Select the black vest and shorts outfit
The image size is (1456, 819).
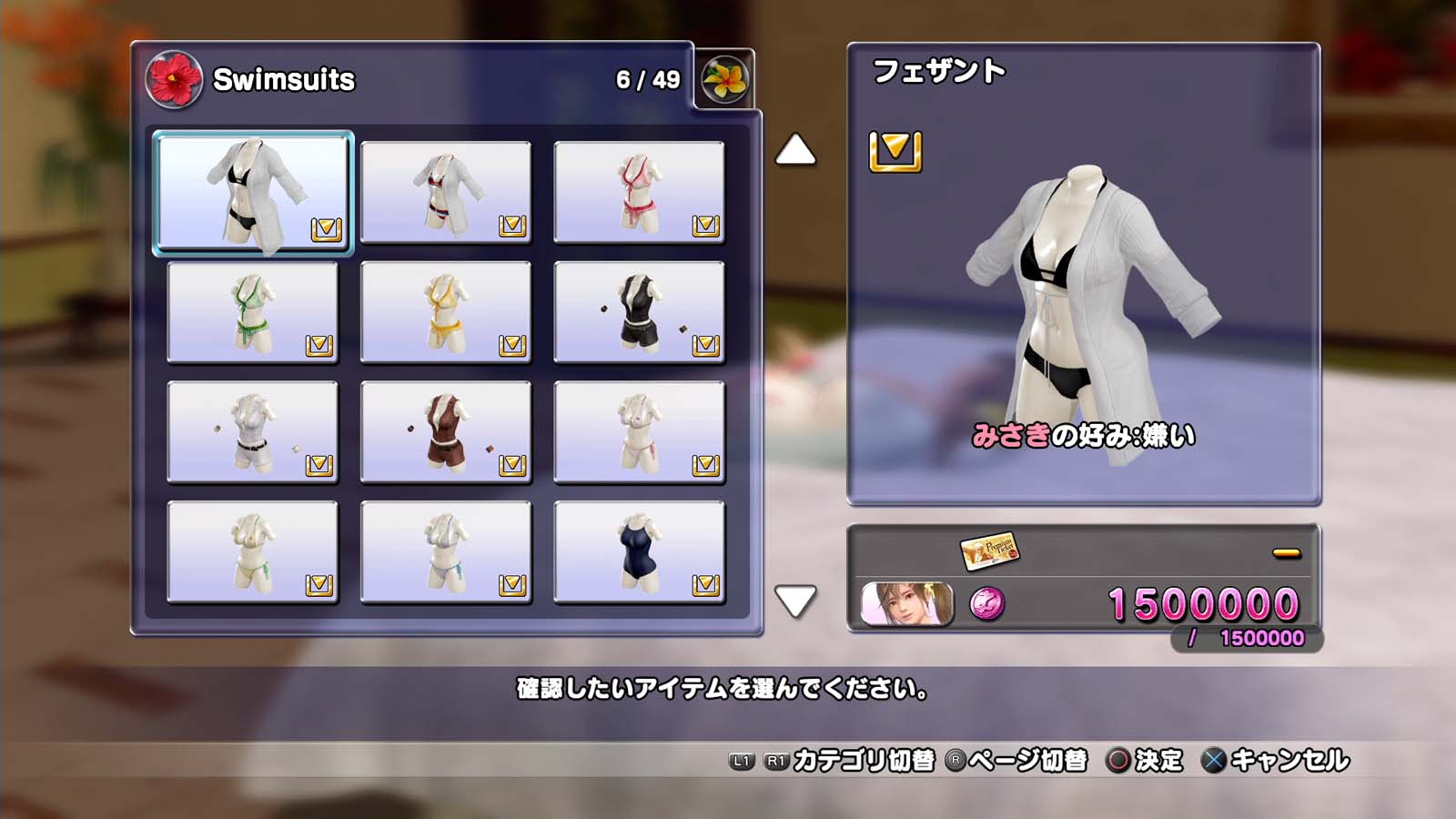[639, 312]
